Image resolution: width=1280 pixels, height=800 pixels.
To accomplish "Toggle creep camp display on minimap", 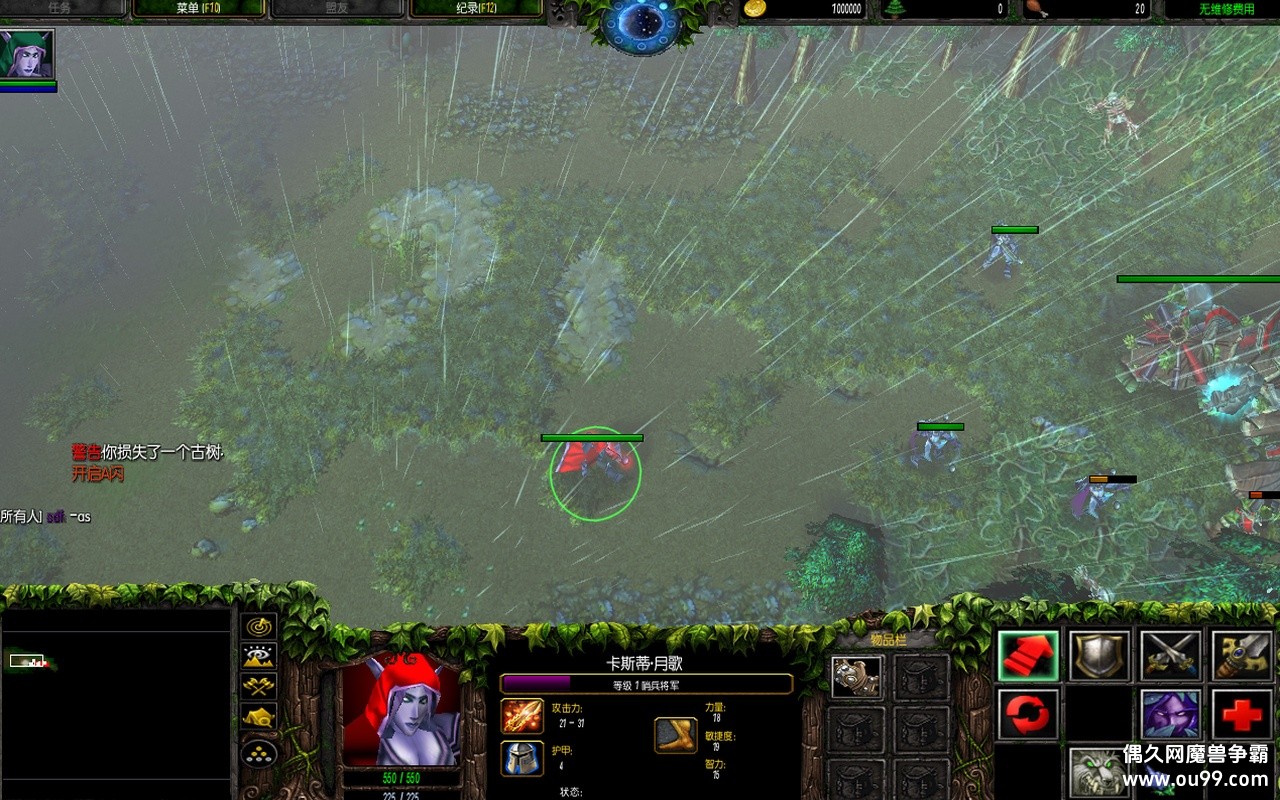I will click(x=260, y=716).
